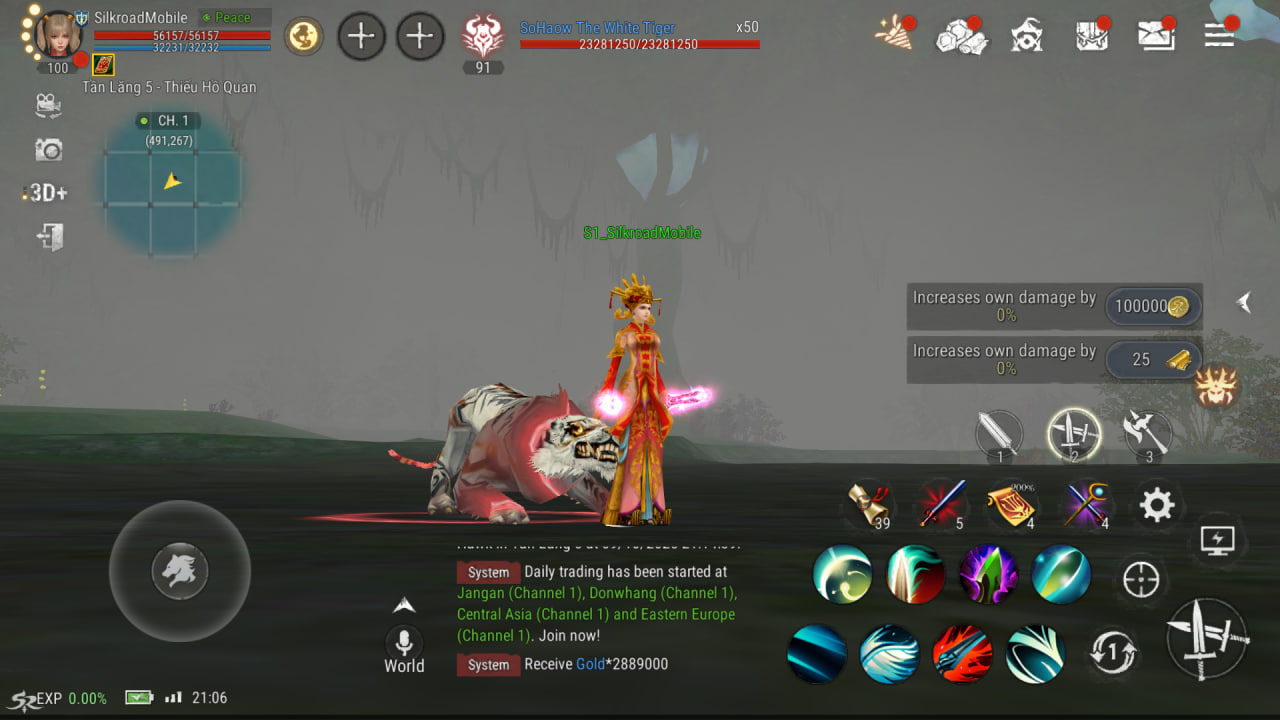Open the party celebration event icon
This screenshot has height=720, width=1280.
click(892, 34)
